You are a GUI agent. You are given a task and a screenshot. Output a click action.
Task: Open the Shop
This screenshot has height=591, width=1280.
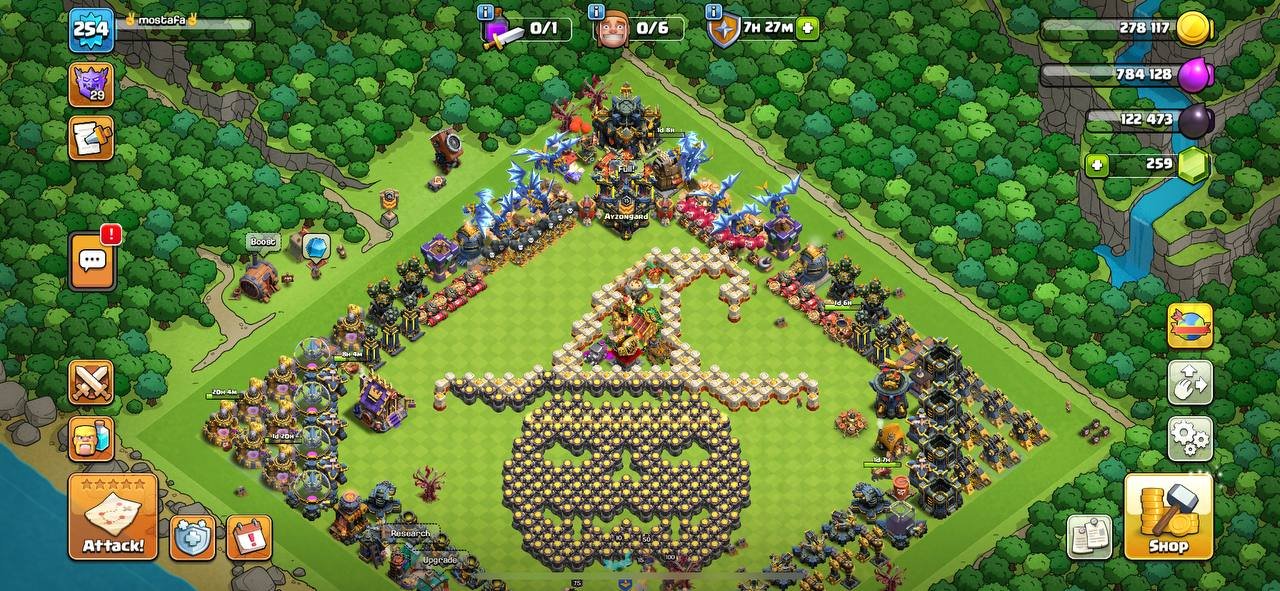pos(1168,516)
